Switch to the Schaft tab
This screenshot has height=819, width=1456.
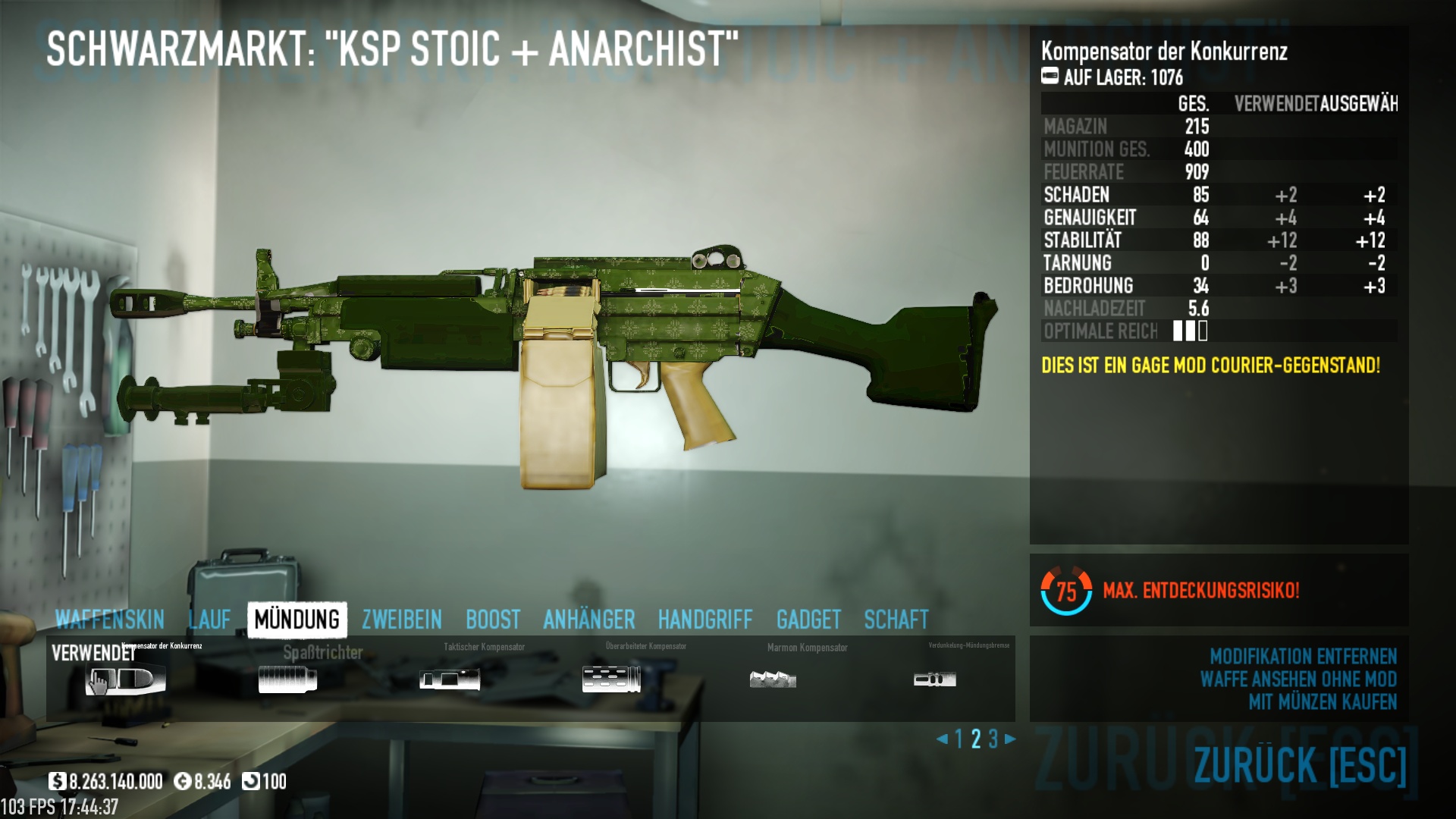pyautogui.click(x=896, y=620)
